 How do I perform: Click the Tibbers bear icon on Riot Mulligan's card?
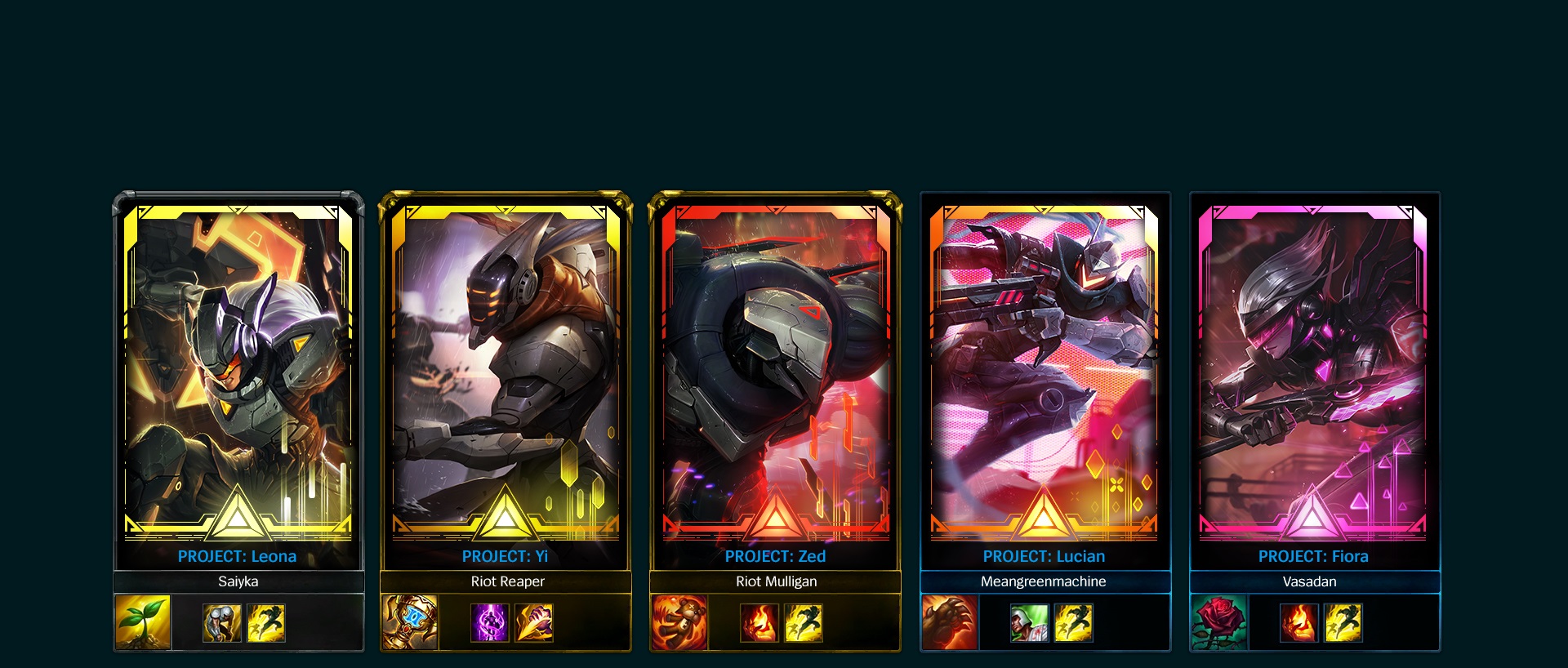pos(682,621)
